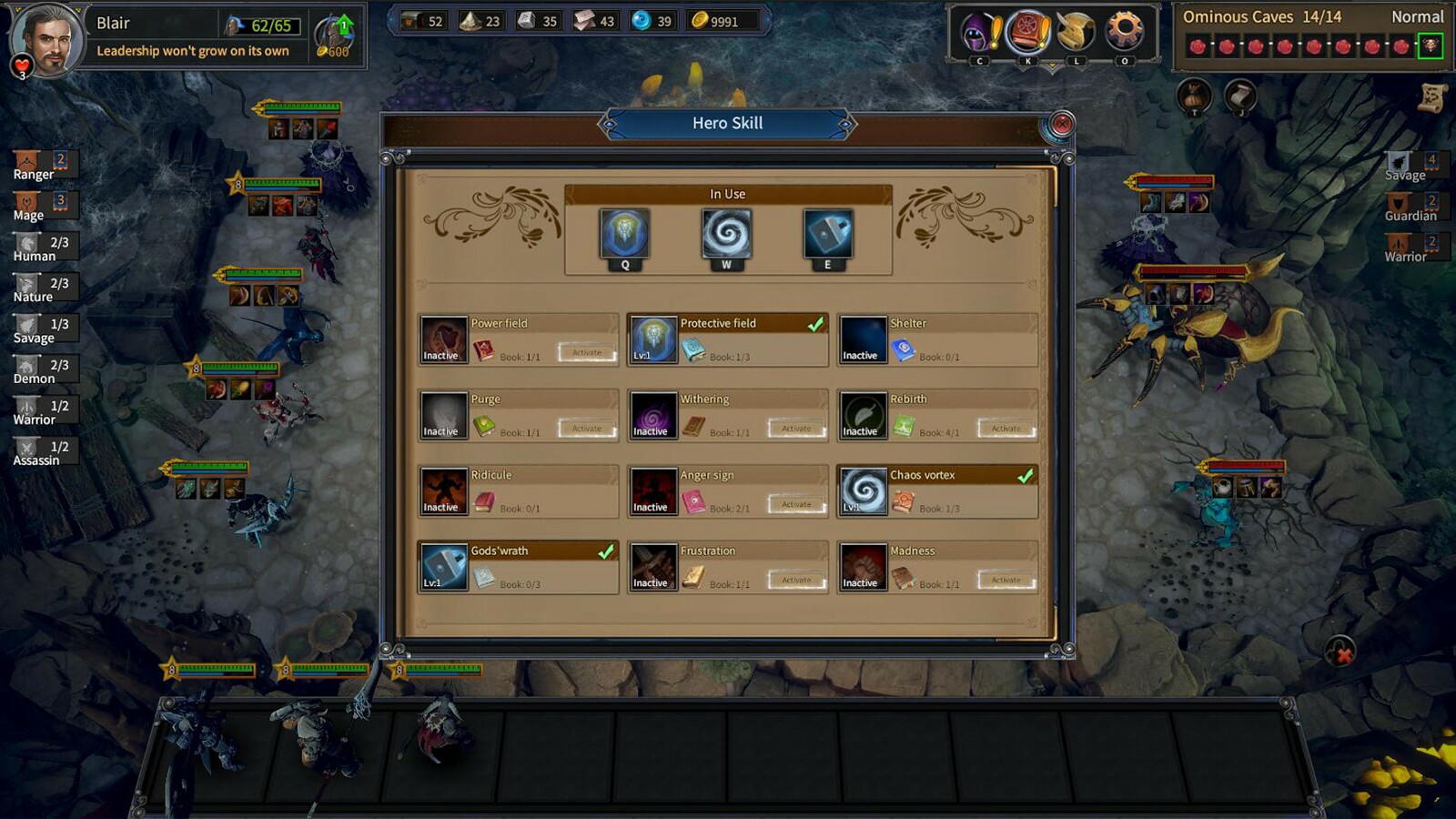Deselect the Chaos vortex checkmark

click(x=1027, y=474)
